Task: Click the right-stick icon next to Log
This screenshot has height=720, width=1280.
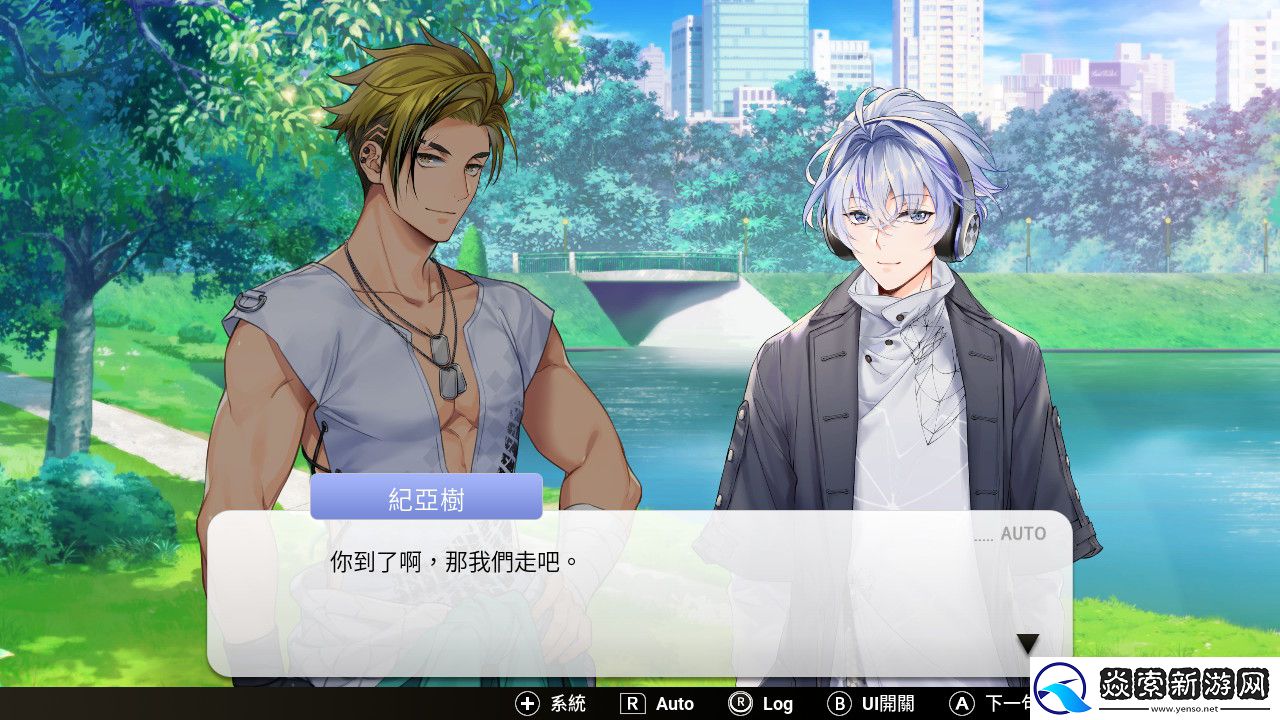Action: pyautogui.click(x=742, y=704)
